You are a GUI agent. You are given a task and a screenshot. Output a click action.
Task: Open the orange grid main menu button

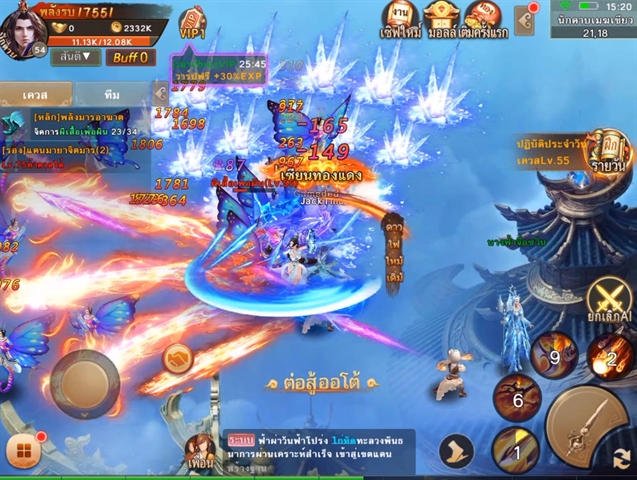24,453
